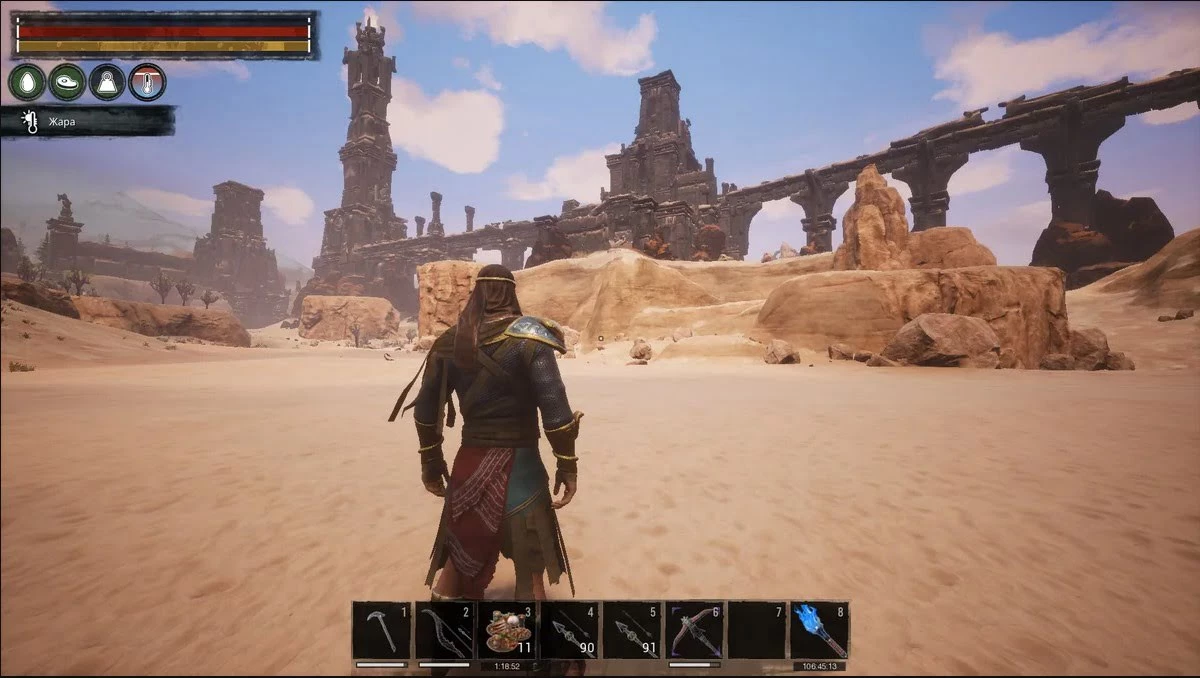Select the stack of 91 arrows

[632, 630]
